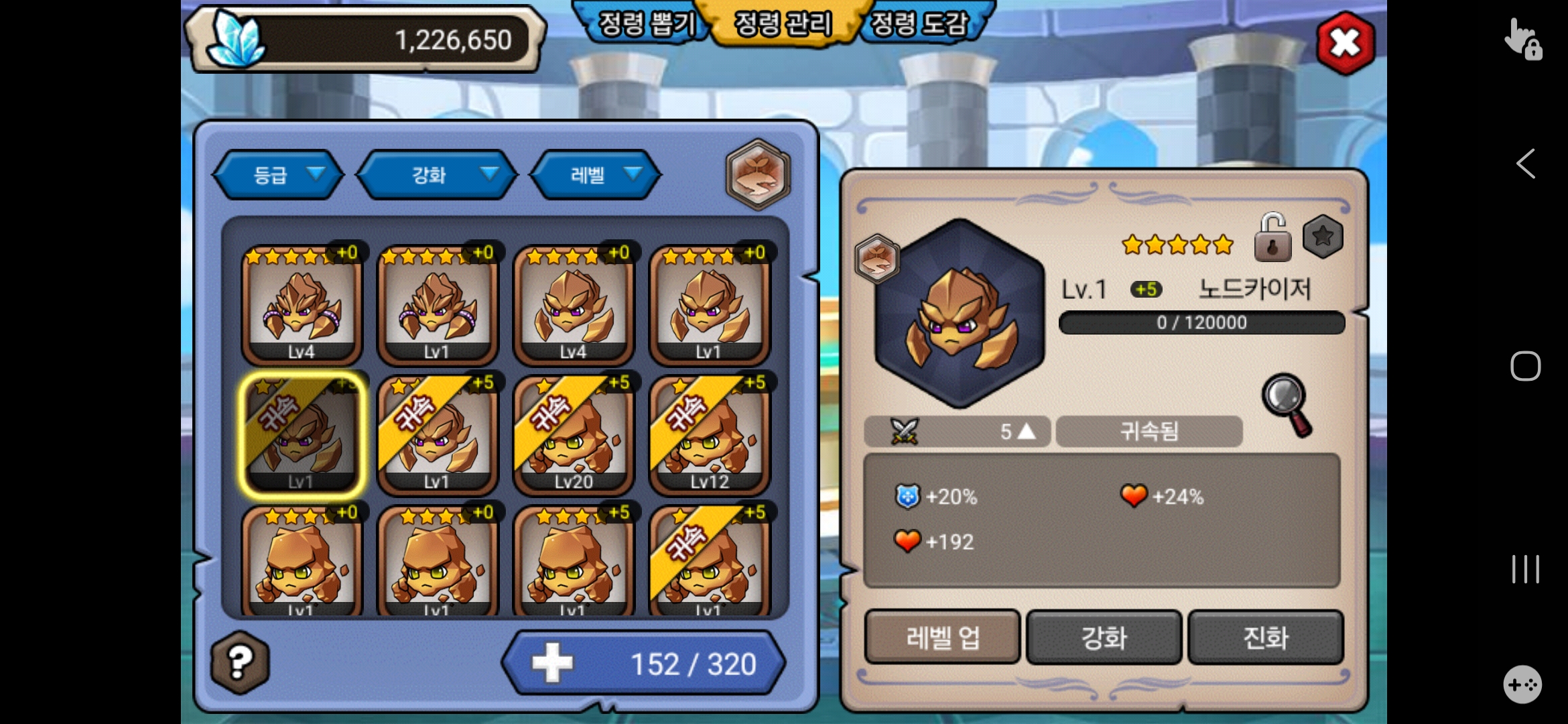Image resolution: width=1568 pixels, height=724 pixels.
Task: Open the 정령 도감 tab
Action: pyautogui.click(x=920, y=24)
